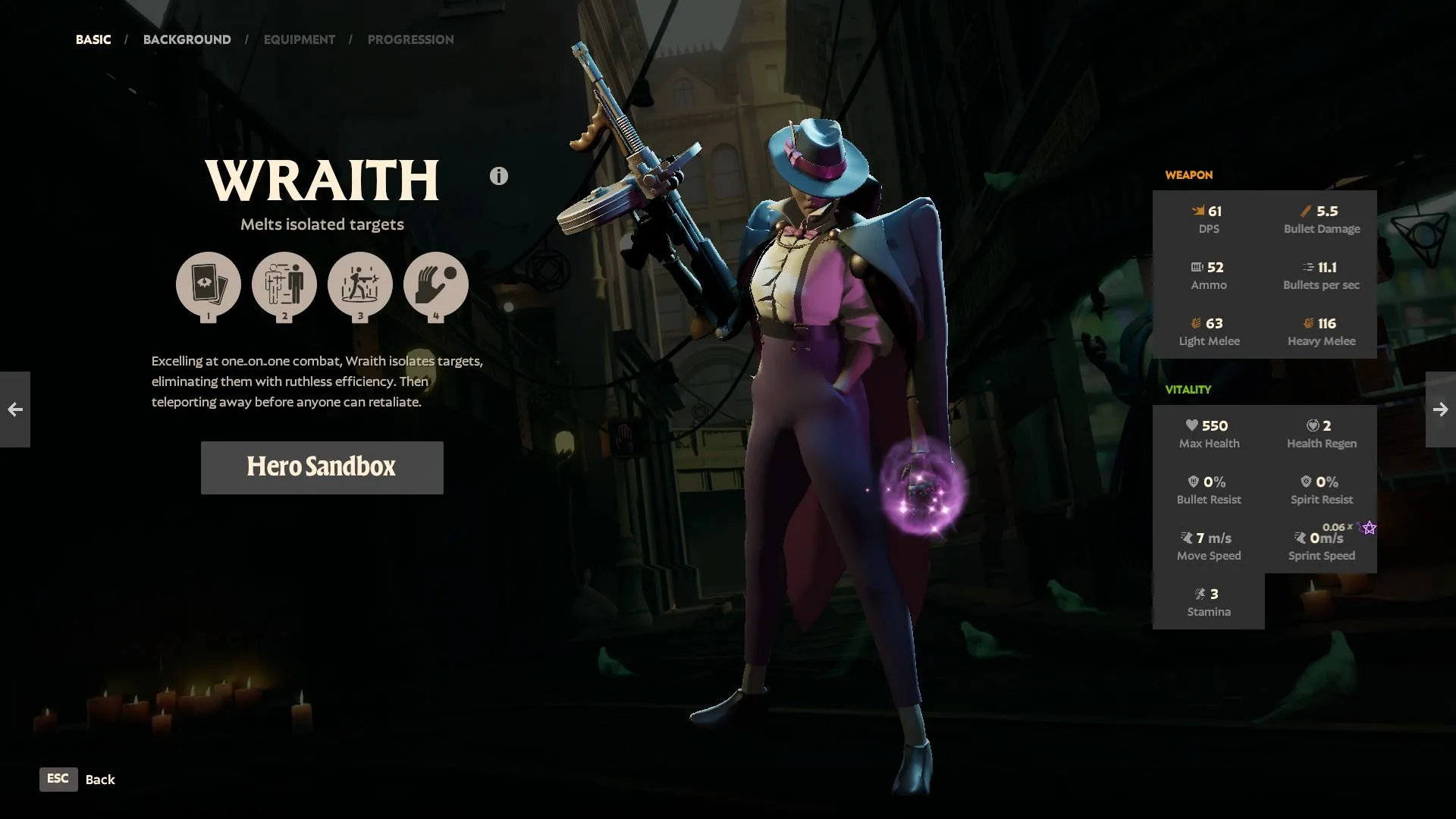
Task: Enter the Hero Sandbox
Action: point(322,467)
